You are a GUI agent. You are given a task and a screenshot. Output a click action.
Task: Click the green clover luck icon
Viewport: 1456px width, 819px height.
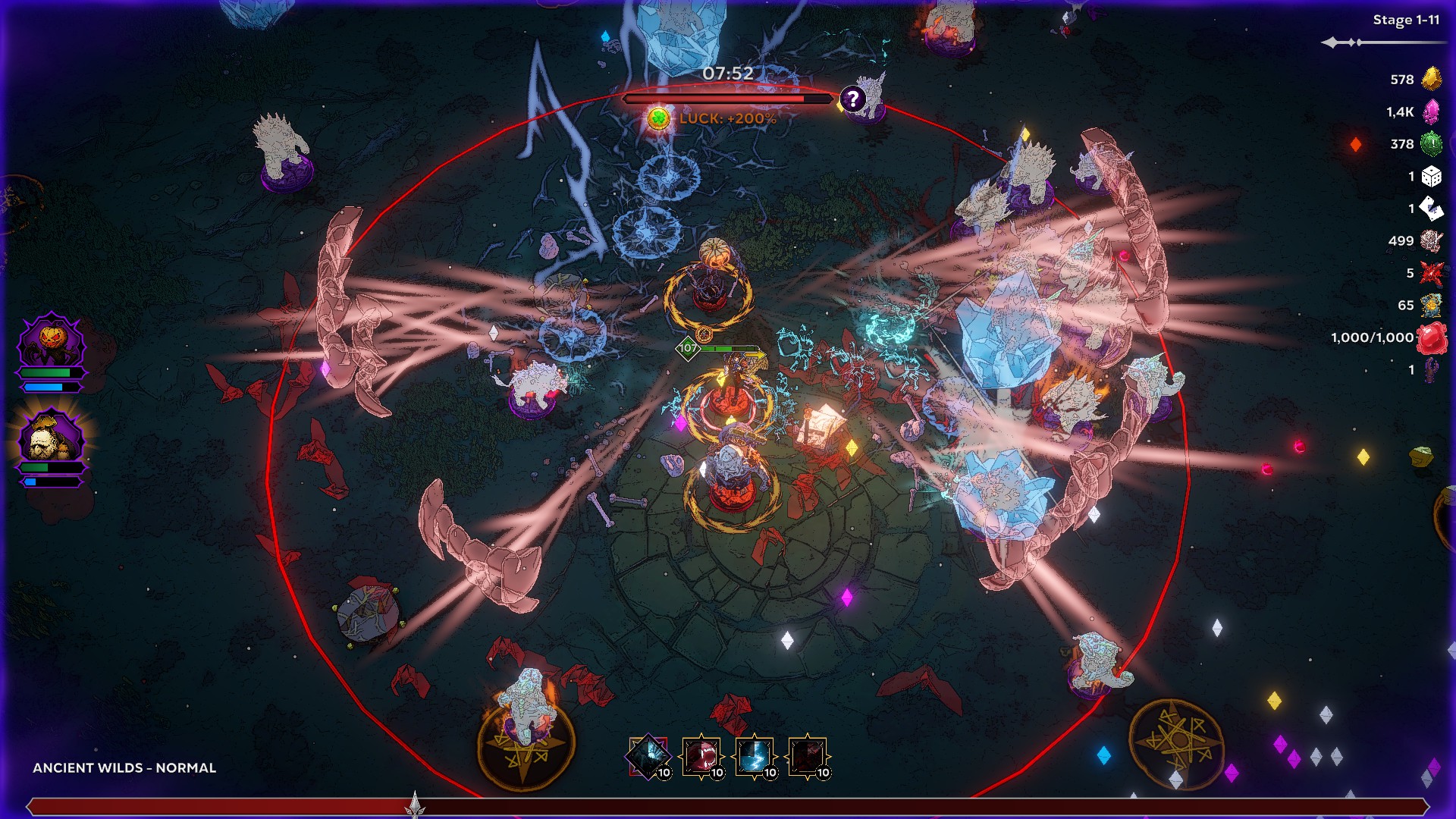(x=658, y=118)
